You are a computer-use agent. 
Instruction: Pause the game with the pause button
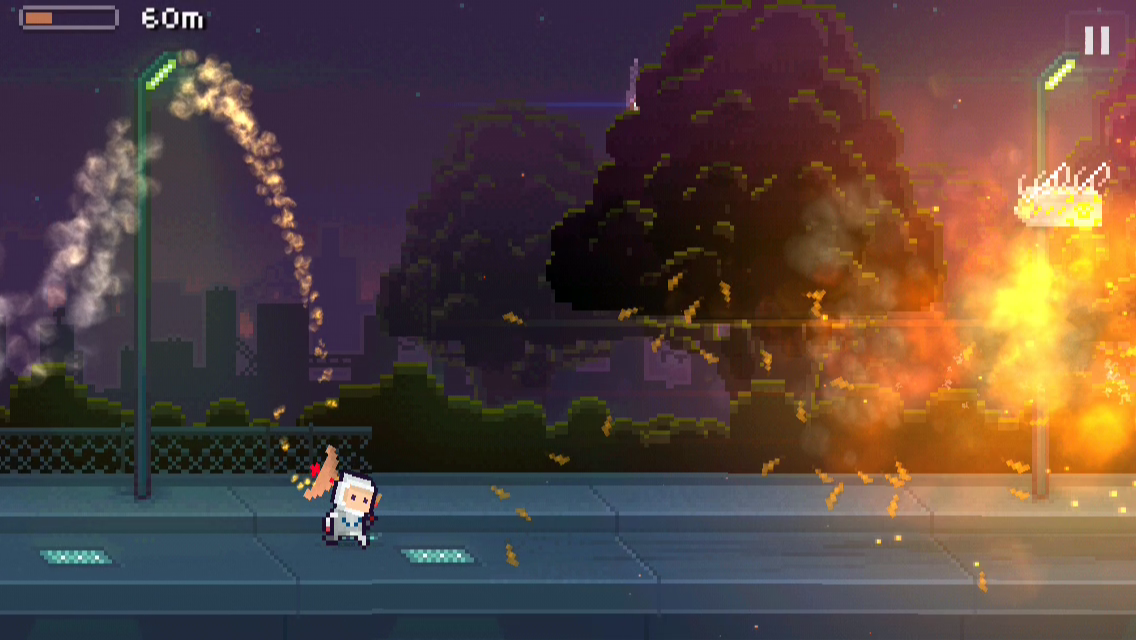click(x=1097, y=40)
